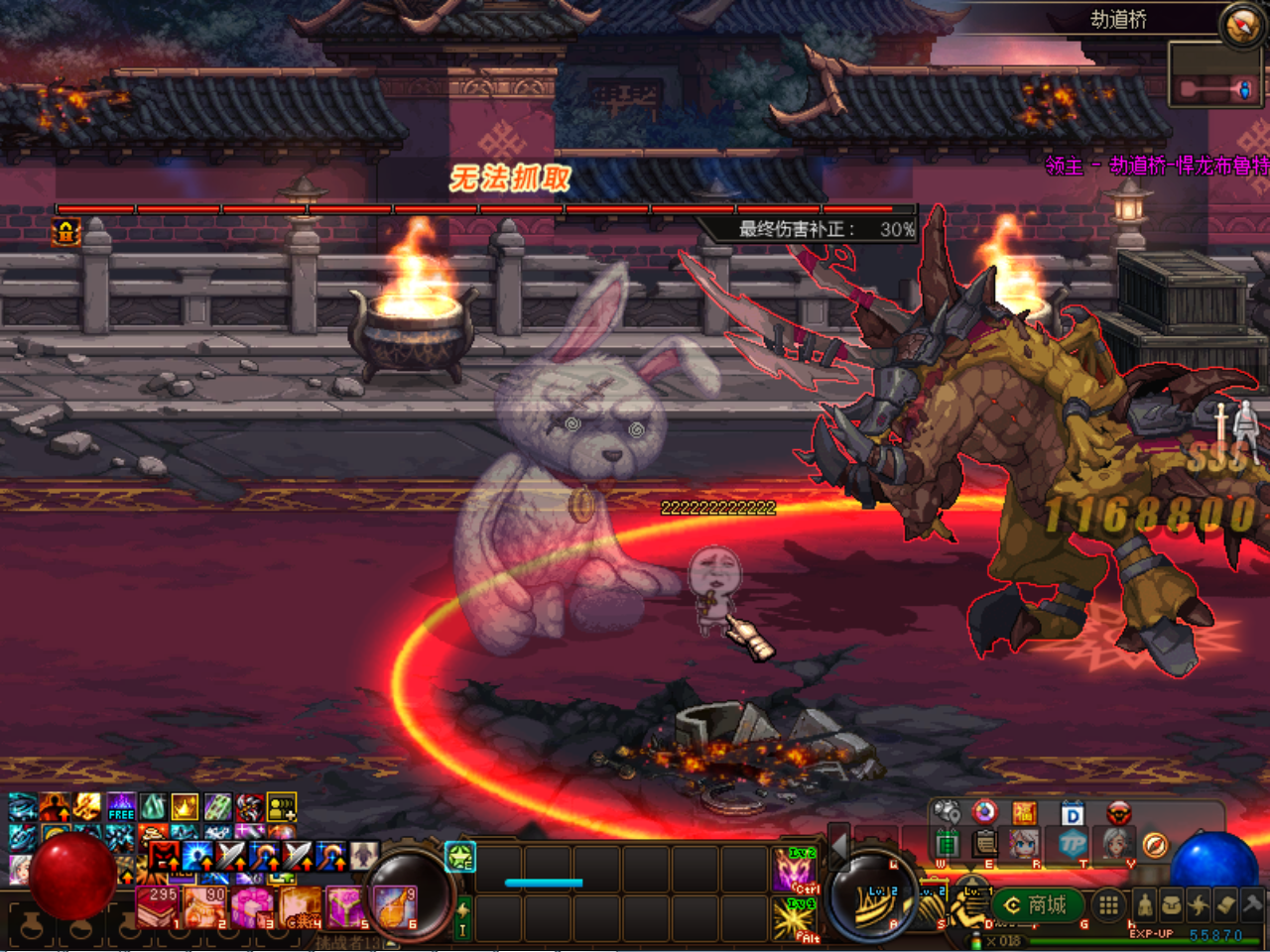Use the red book item in slot 1

(x=157, y=907)
